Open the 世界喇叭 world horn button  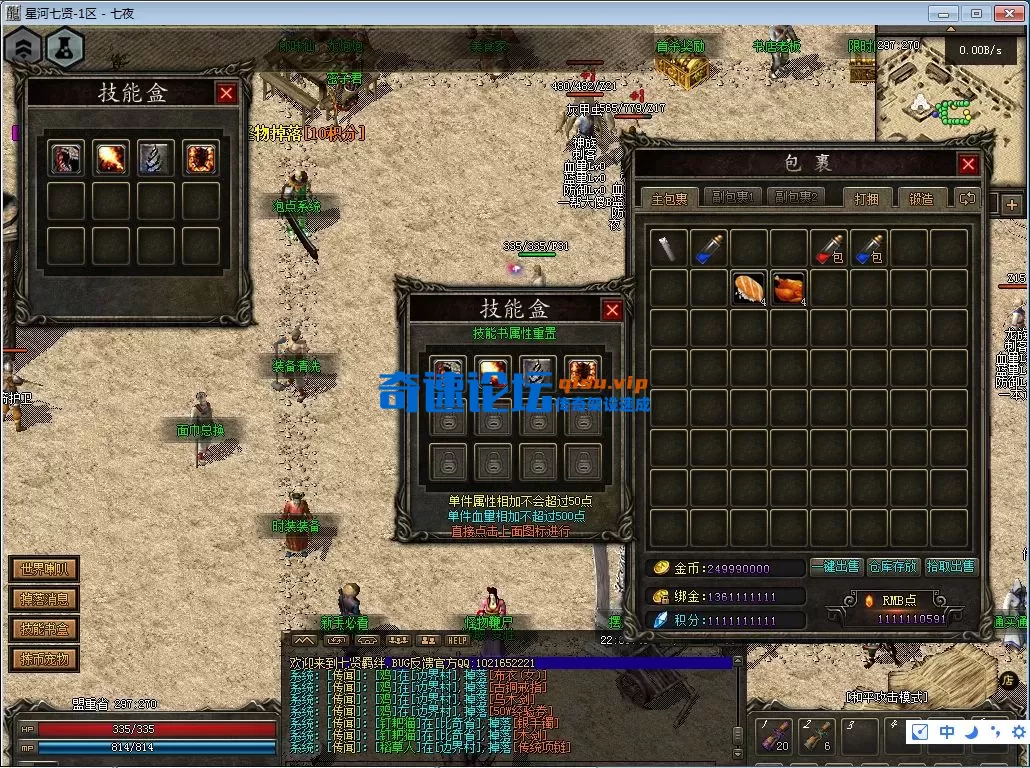(44, 570)
